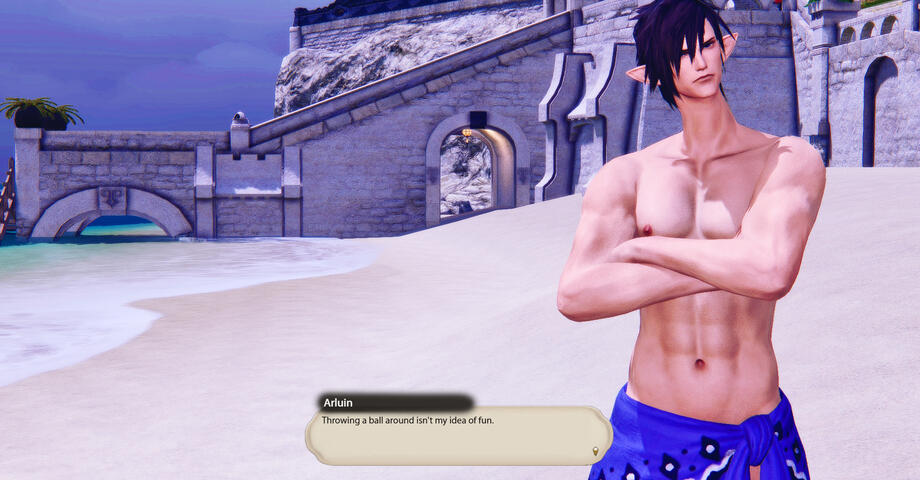This screenshot has width=920, height=480.
Task: Continue past Arluin's dialogue box
Action: tap(458, 435)
